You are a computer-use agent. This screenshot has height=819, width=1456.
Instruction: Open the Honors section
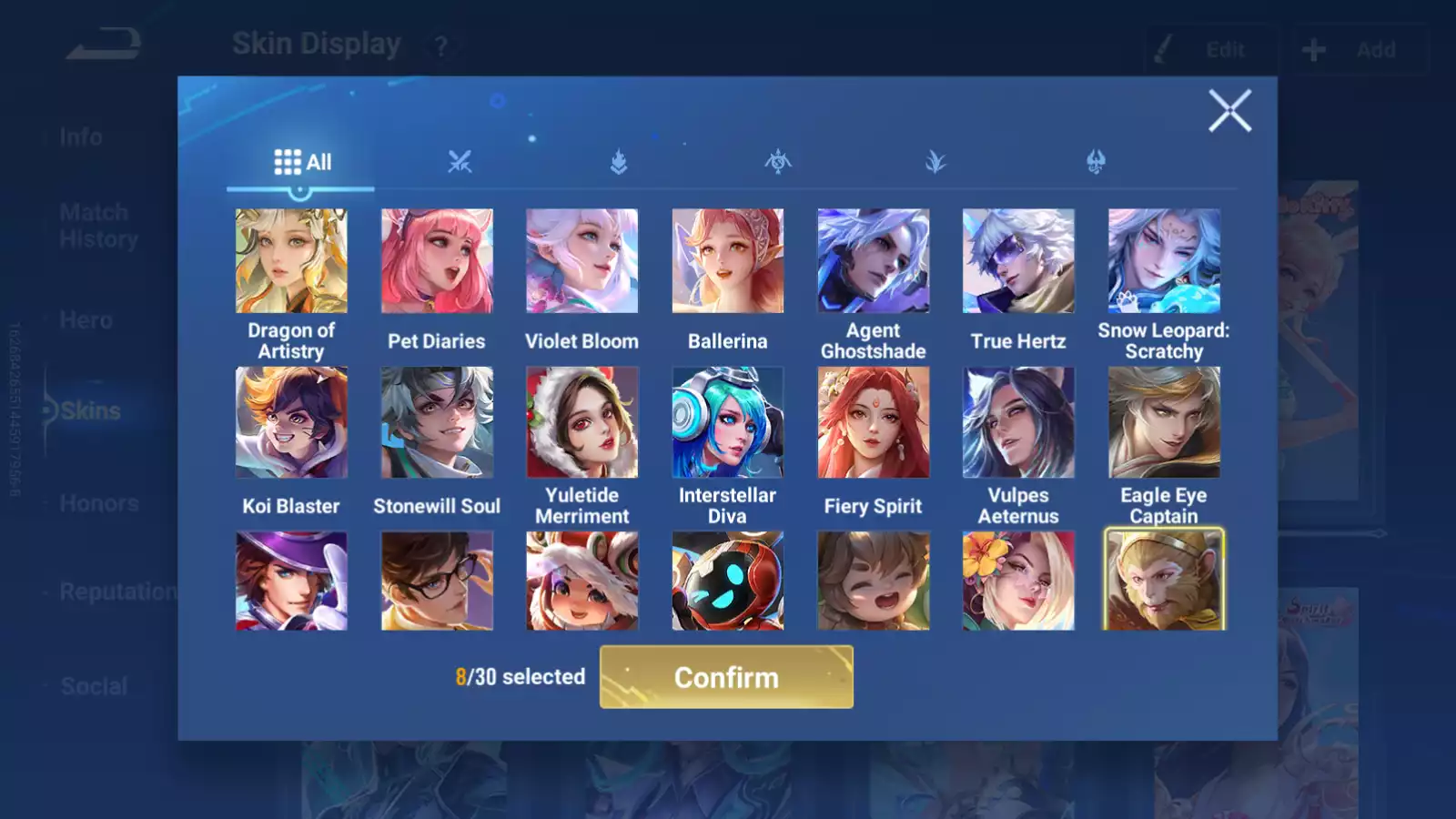point(99,502)
